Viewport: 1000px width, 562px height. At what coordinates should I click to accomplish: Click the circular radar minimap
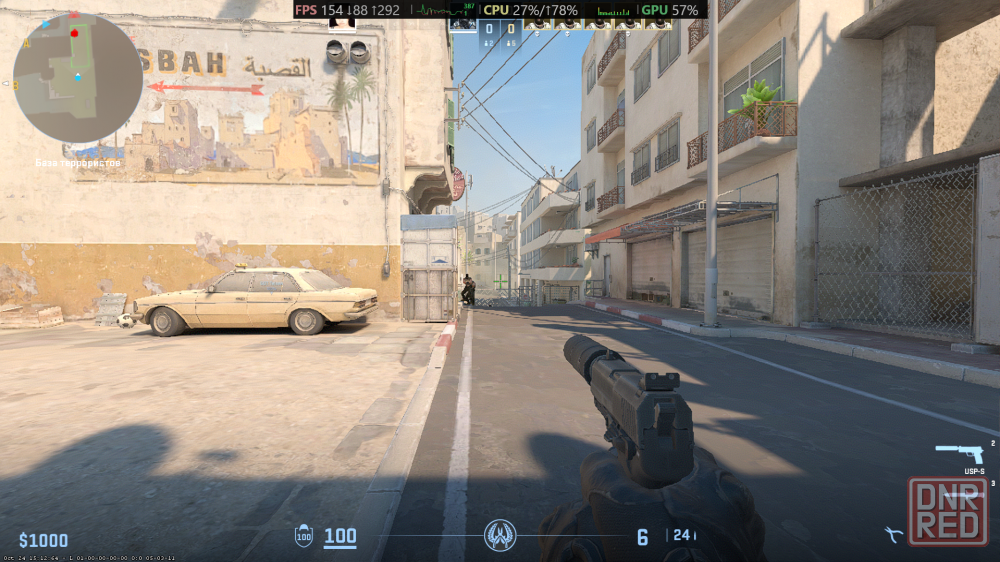click(x=77, y=78)
